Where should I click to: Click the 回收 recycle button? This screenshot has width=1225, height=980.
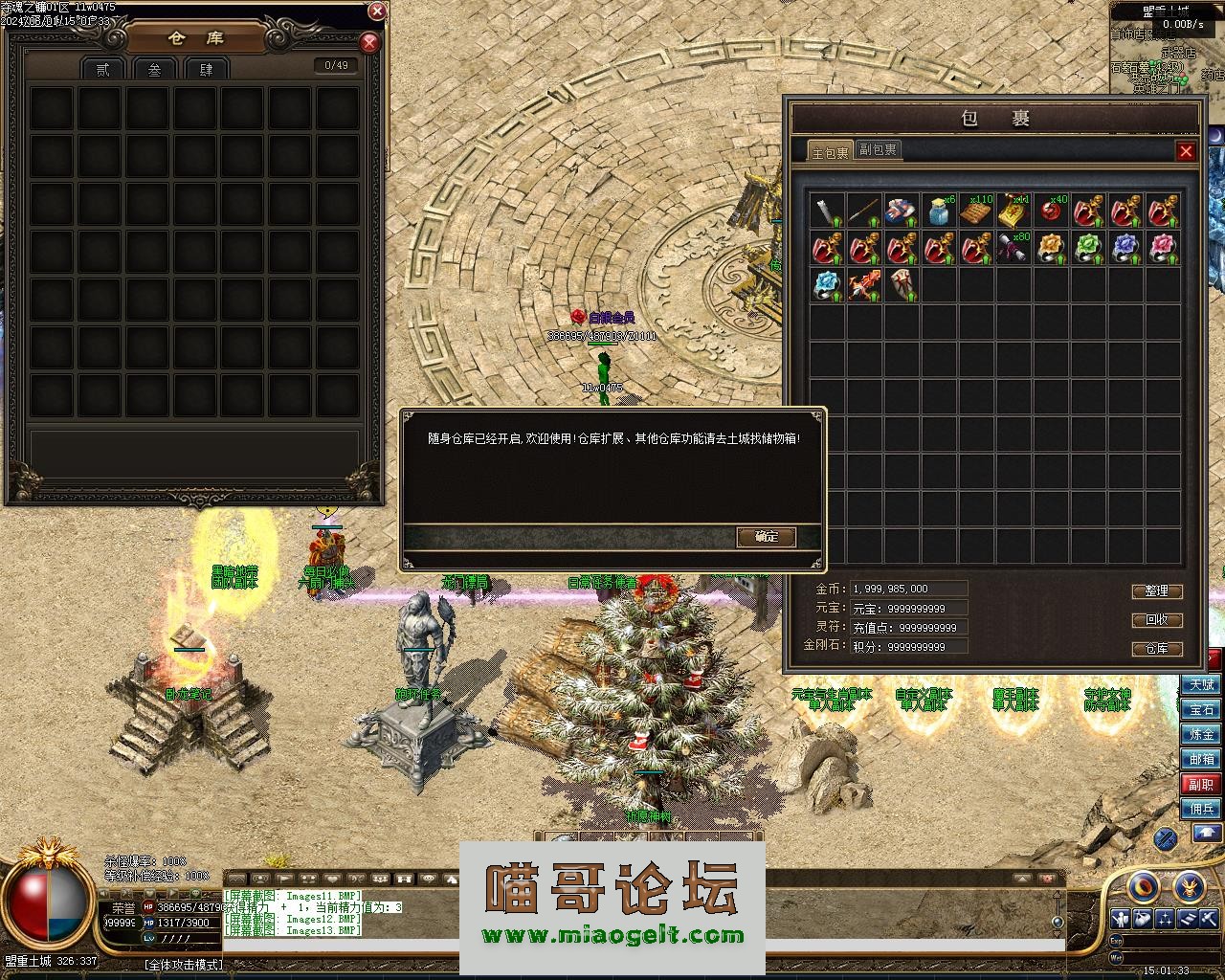tap(1157, 620)
